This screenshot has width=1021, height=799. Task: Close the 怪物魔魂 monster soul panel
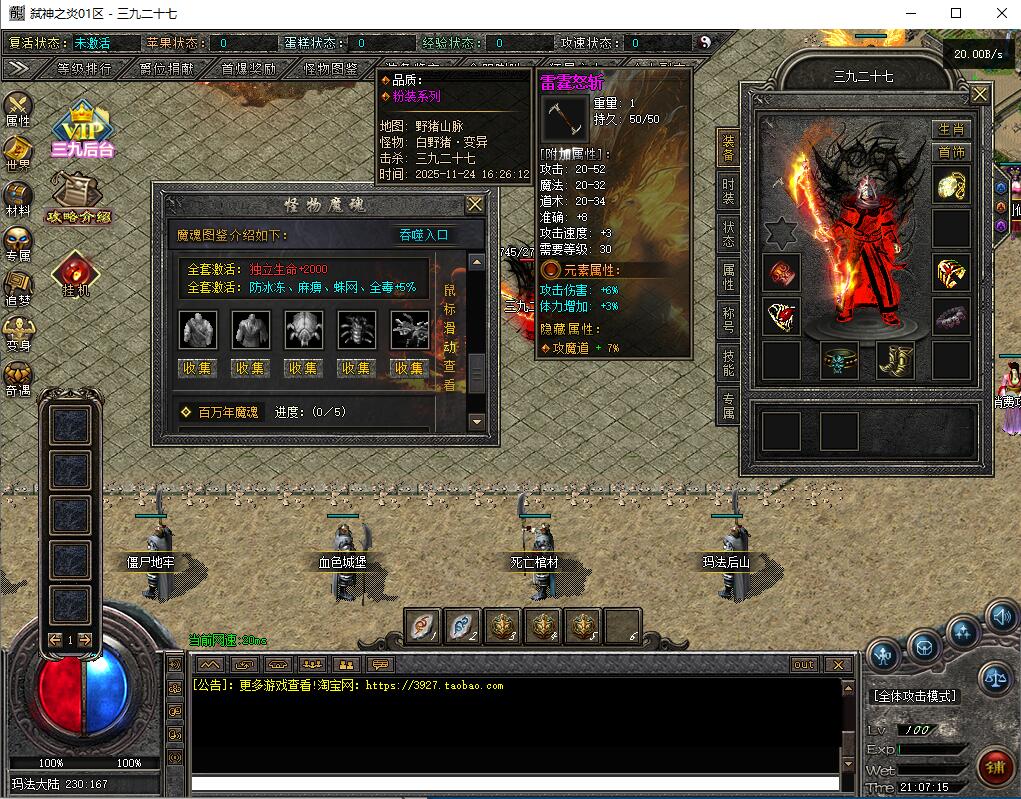click(475, 204)
